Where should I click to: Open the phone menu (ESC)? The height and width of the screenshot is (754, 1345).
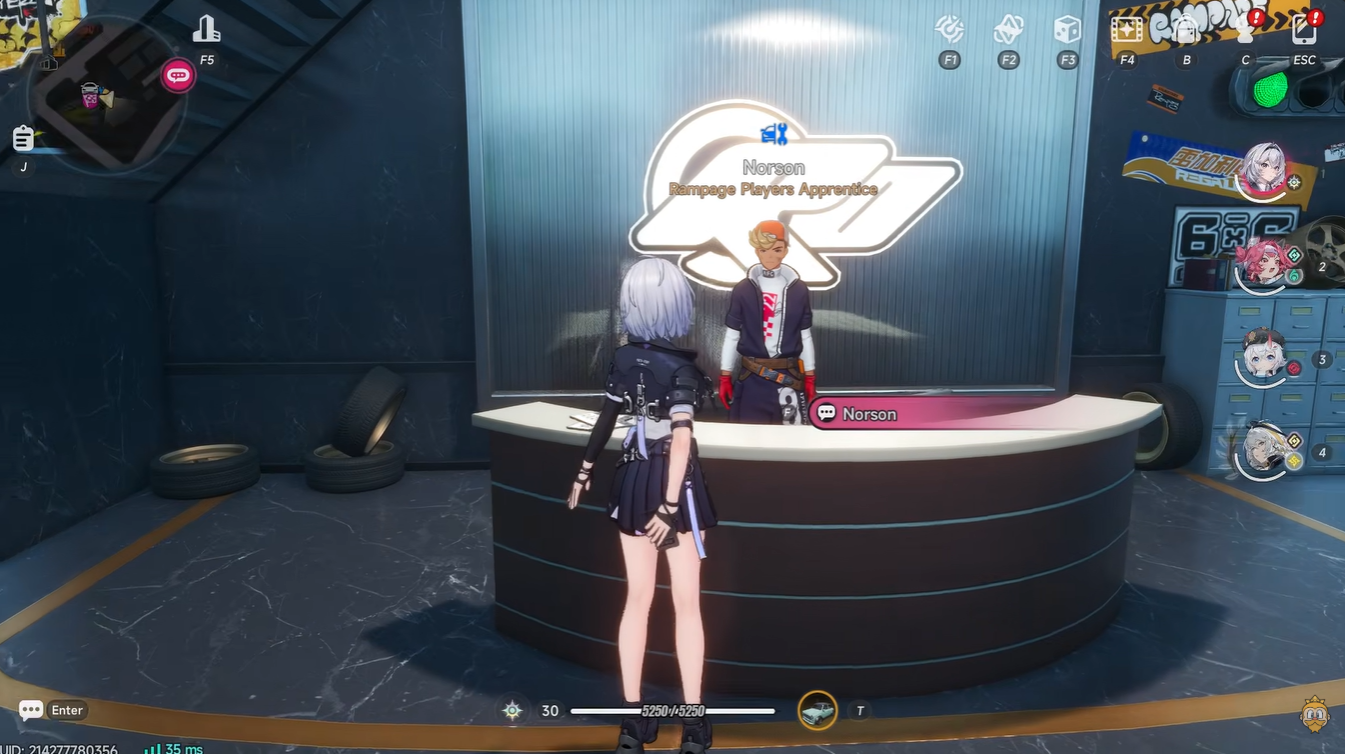pos(1303,29)
